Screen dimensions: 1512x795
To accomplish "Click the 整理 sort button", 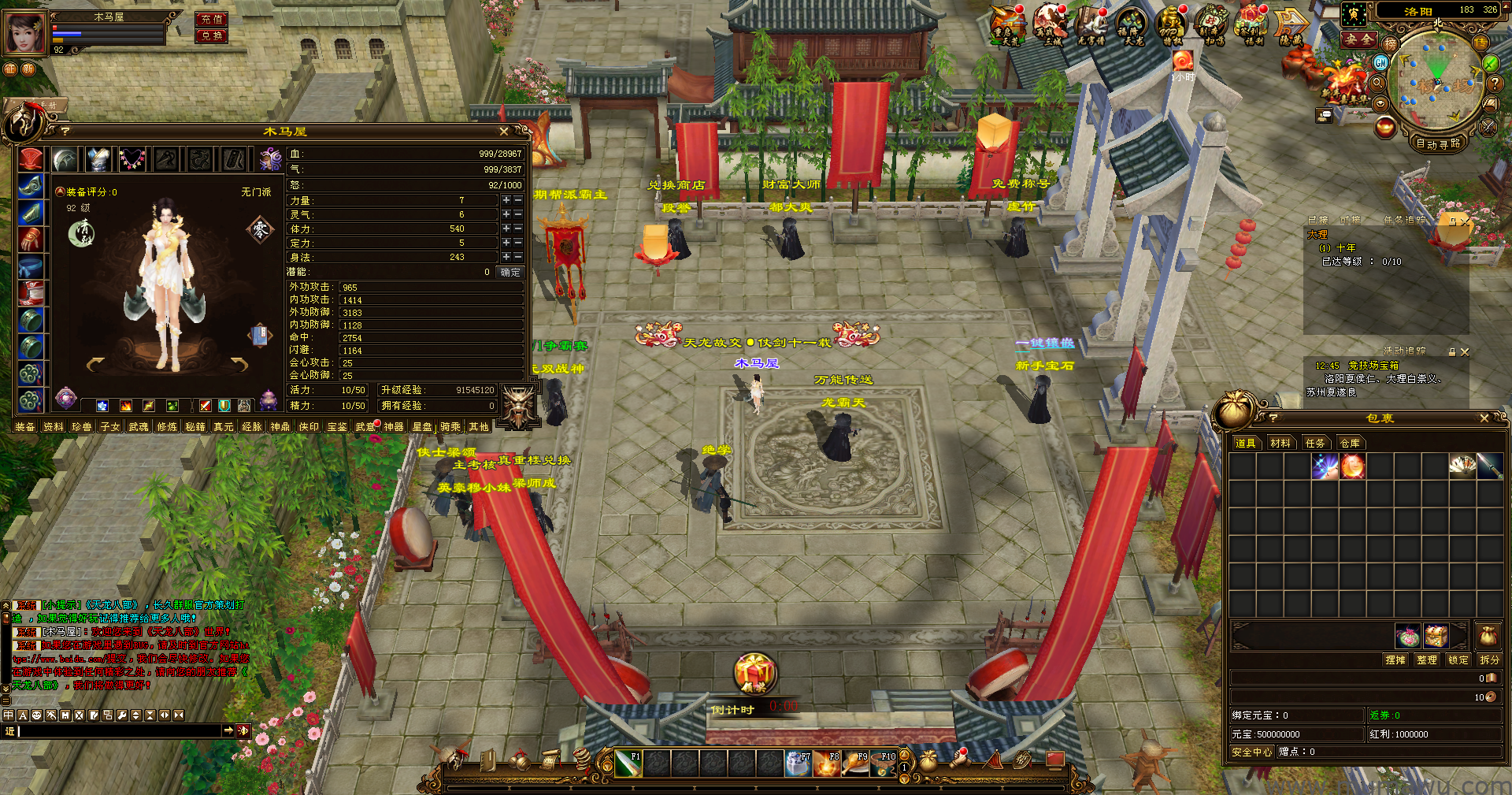I will pos(1427,659).
